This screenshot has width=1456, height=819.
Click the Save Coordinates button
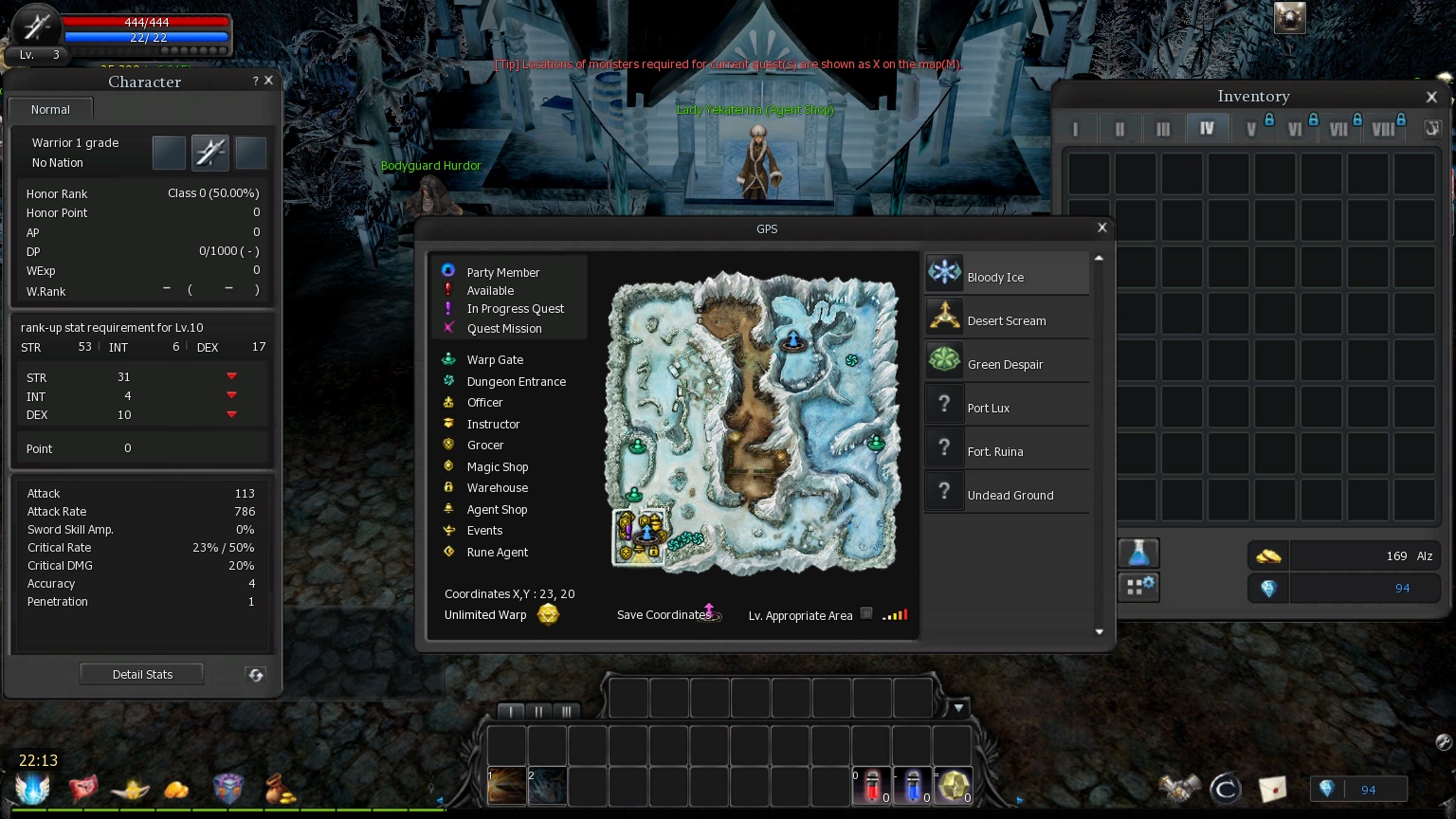tap(709, 613)
